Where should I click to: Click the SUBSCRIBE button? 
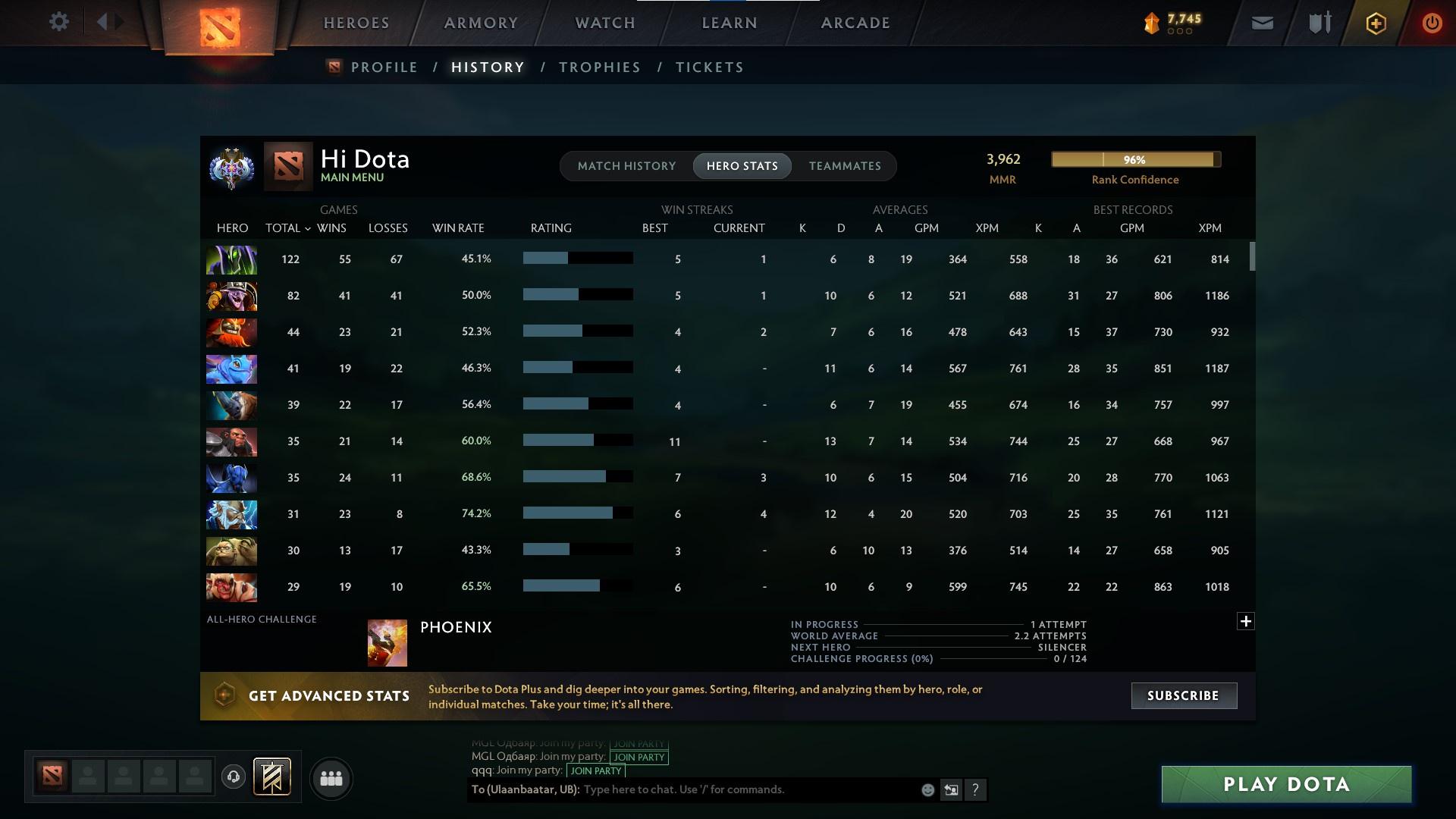[1184, 695]
